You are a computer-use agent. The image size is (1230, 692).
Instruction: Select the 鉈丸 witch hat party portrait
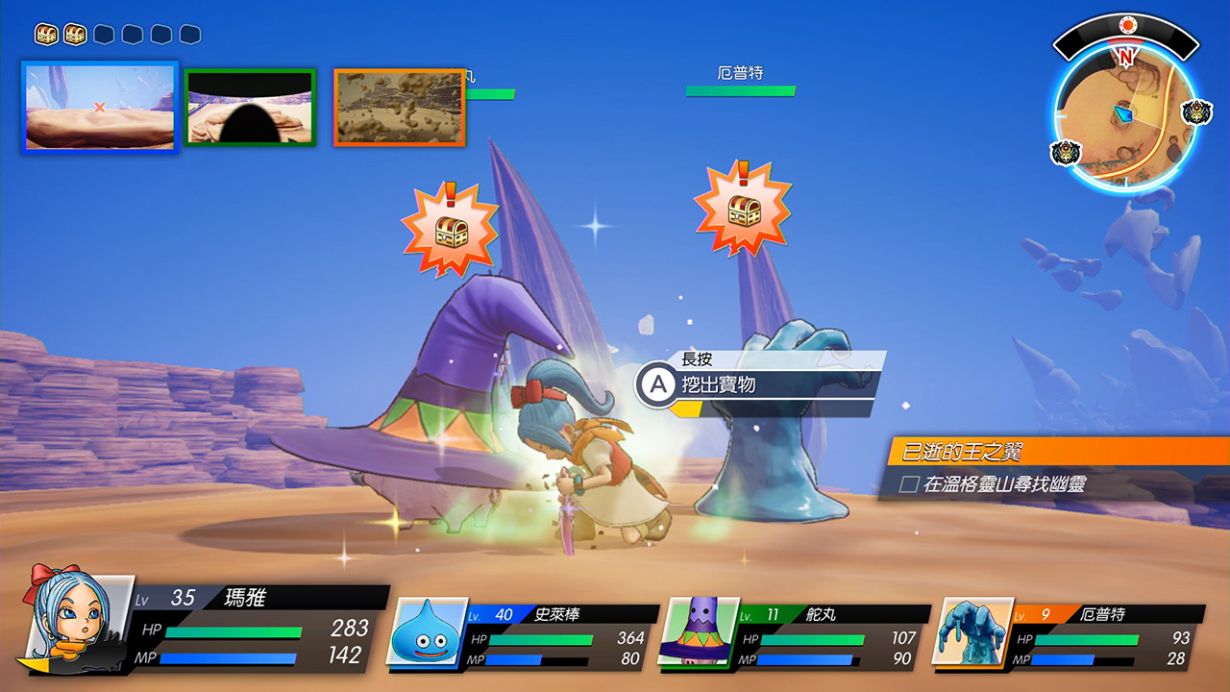(697, 632)
